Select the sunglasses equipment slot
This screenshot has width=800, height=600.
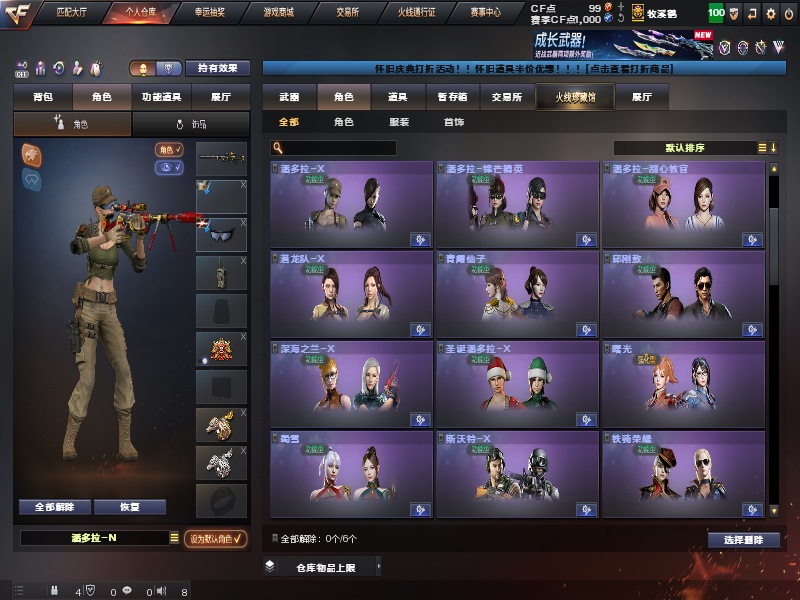click(x=221, y=235)
